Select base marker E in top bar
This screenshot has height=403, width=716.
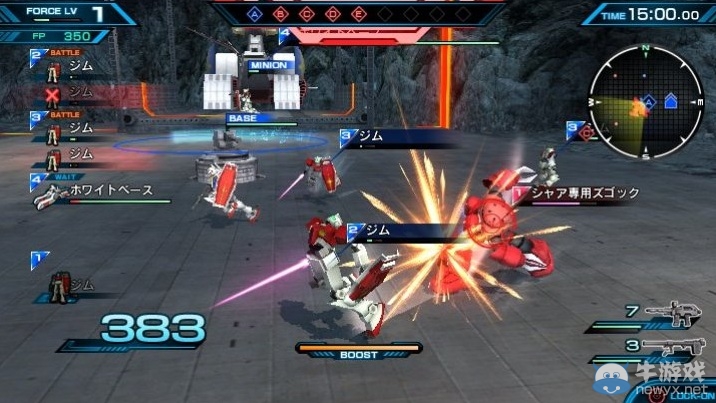tap(359, 15)
